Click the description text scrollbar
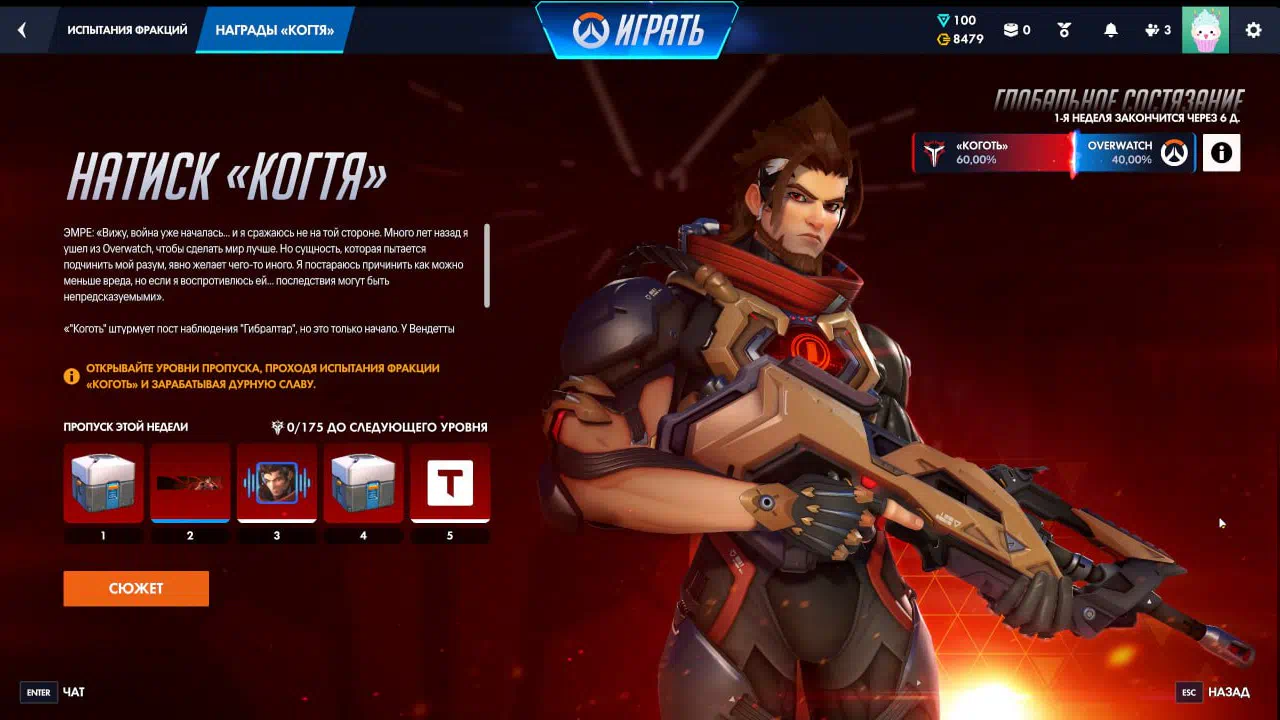Viewport: 1280px width, 720px height. 487,266
